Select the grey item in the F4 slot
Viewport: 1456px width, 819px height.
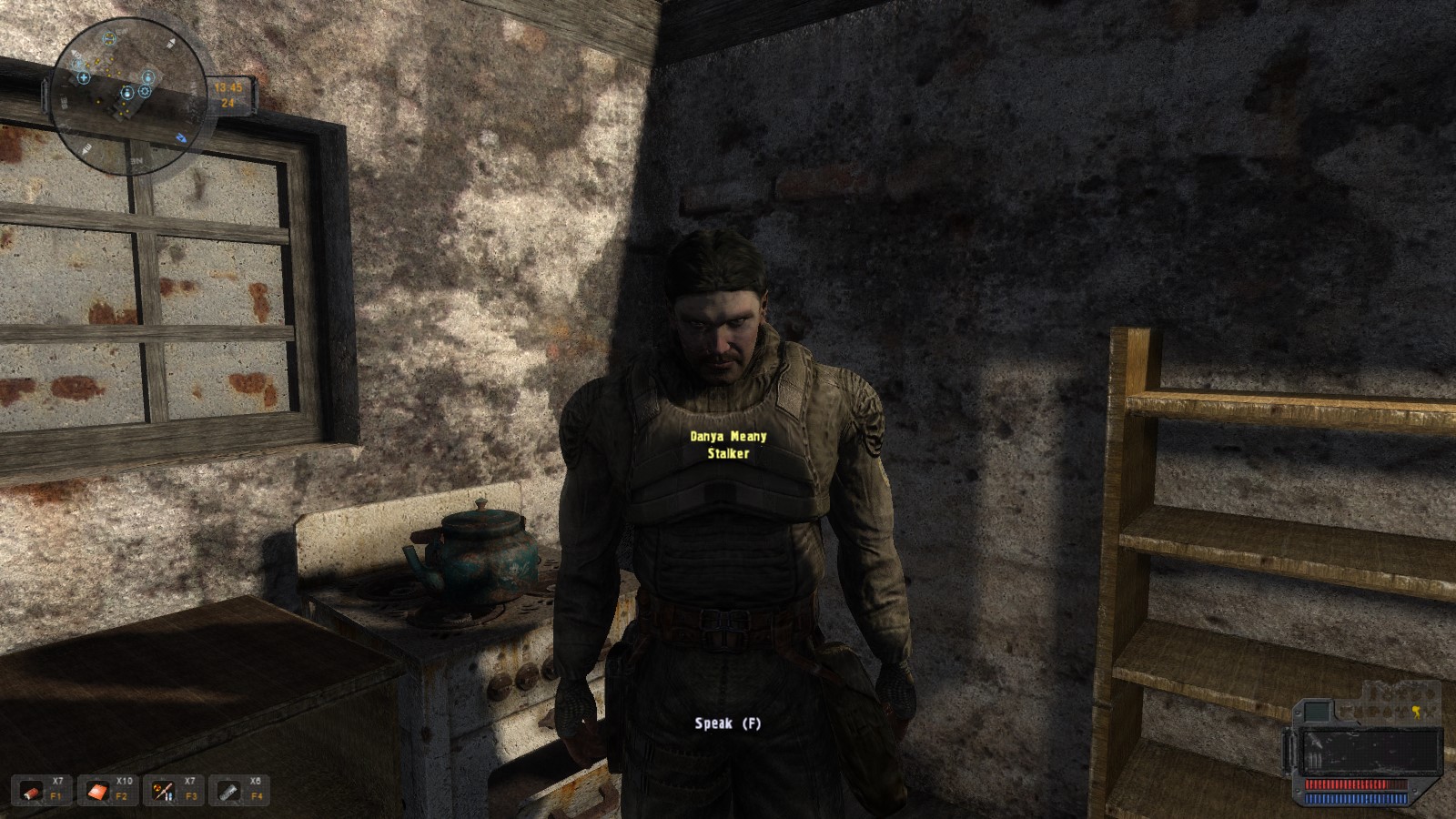[229, 792]
